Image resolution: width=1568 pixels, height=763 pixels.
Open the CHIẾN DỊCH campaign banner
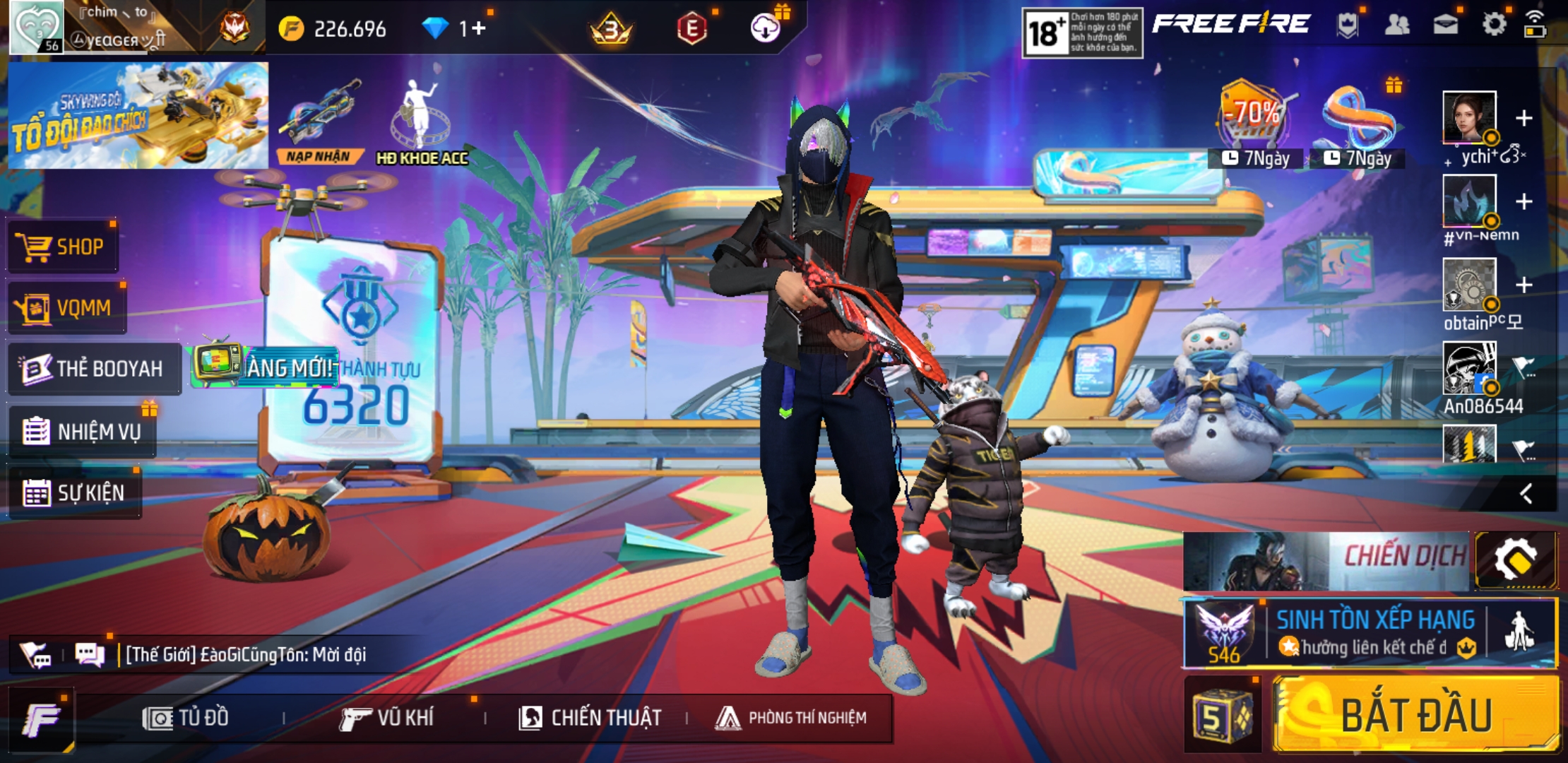(1326, 561)
